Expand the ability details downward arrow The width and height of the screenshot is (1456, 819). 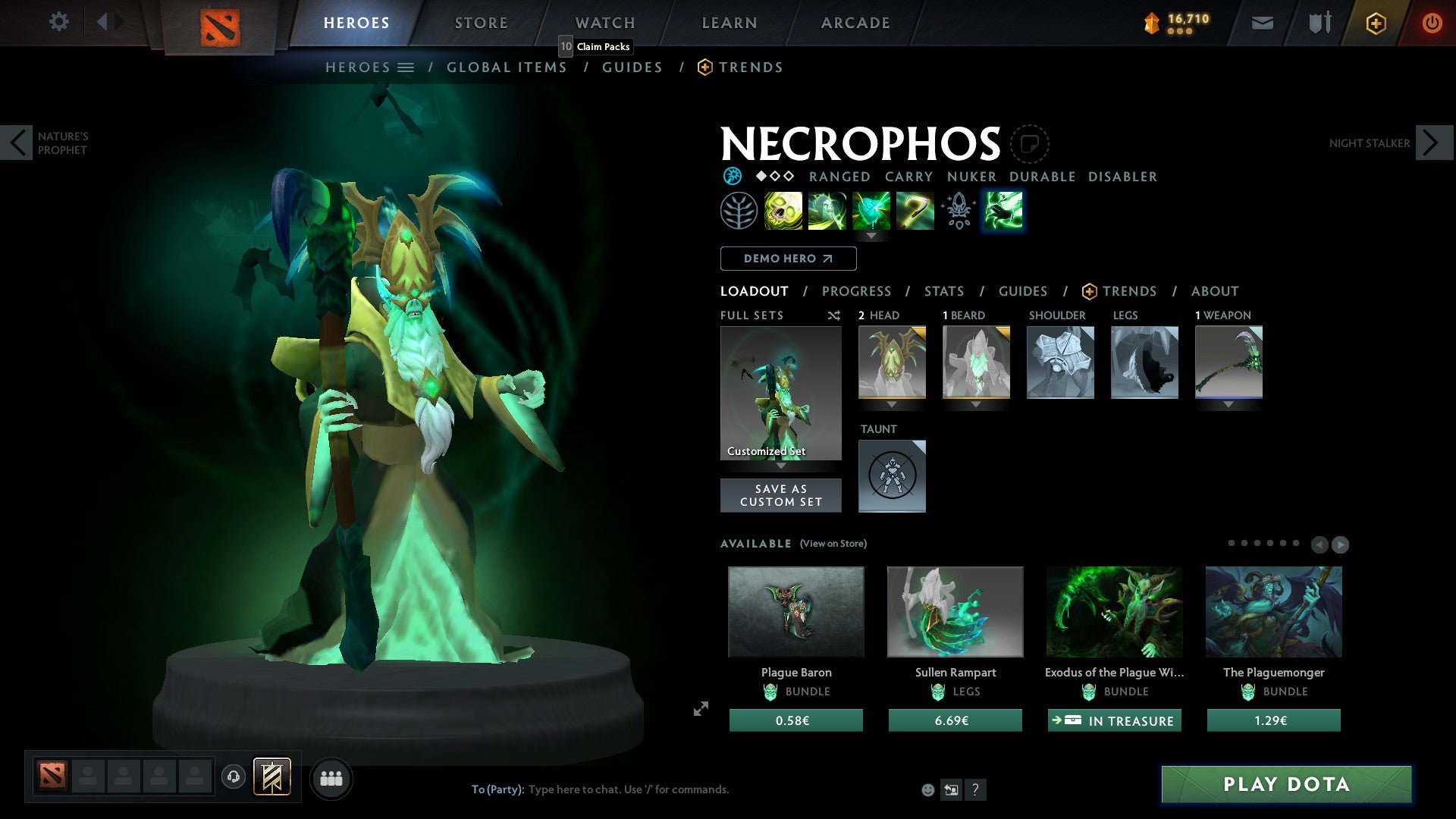click(x=871, y=236)
